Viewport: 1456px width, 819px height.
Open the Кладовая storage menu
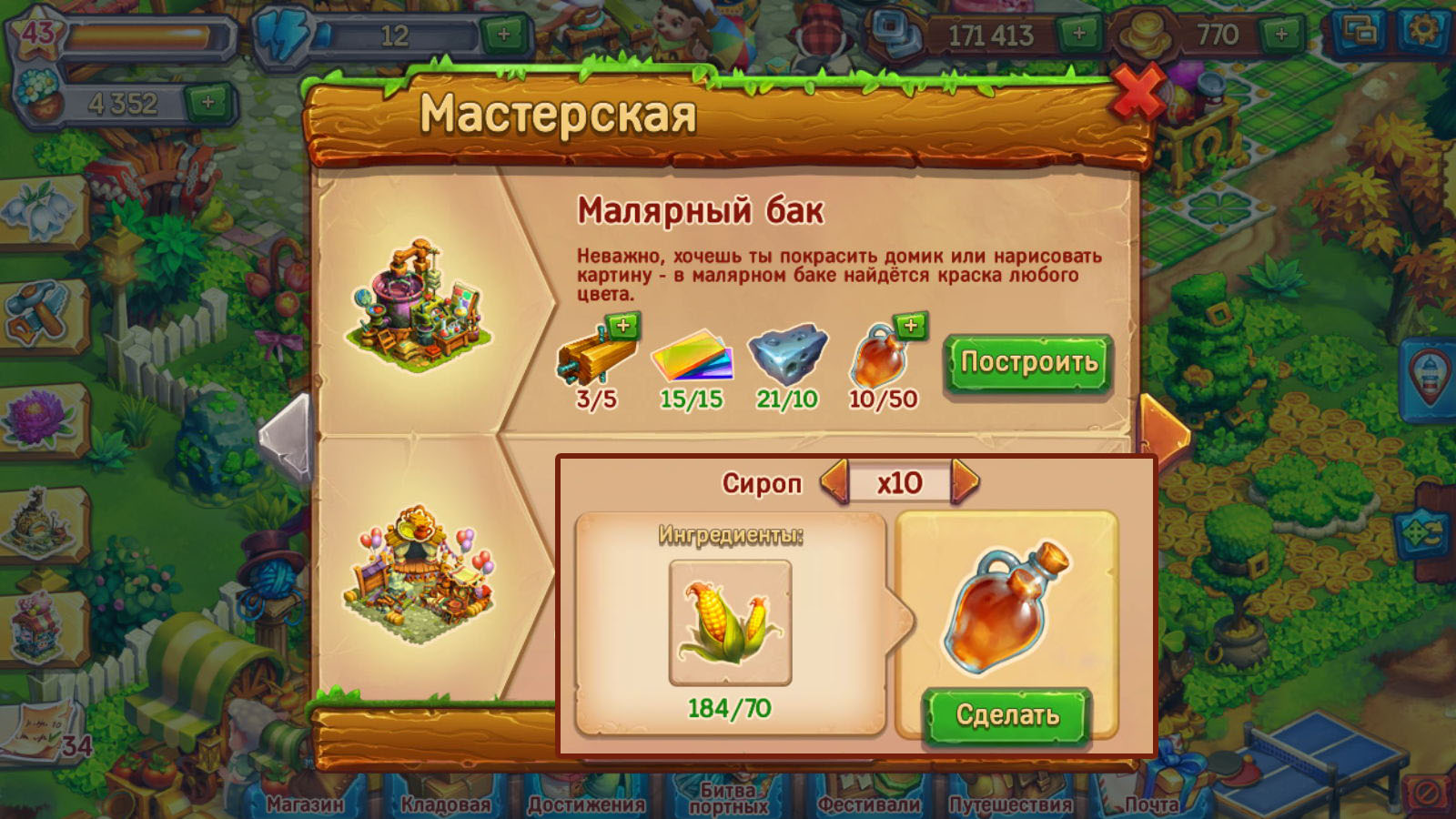pos(445,803)
